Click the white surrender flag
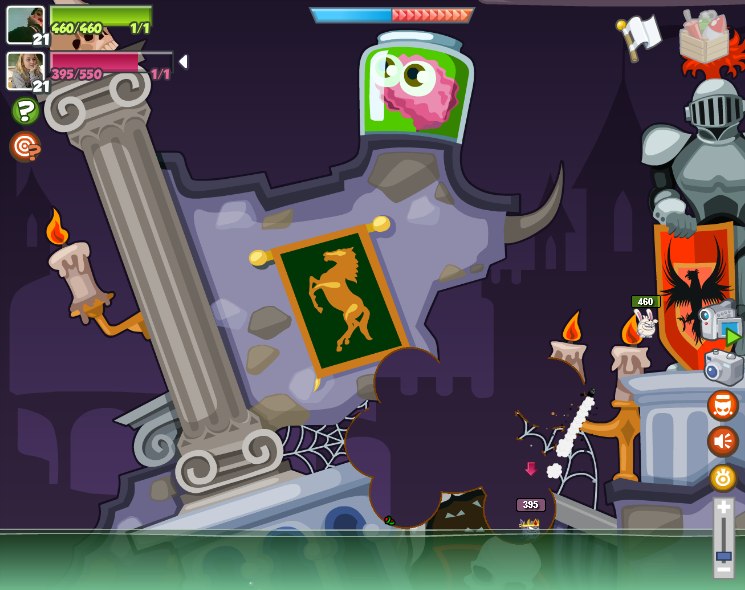This screenshot has width=745, height=590. pos(639,37)
